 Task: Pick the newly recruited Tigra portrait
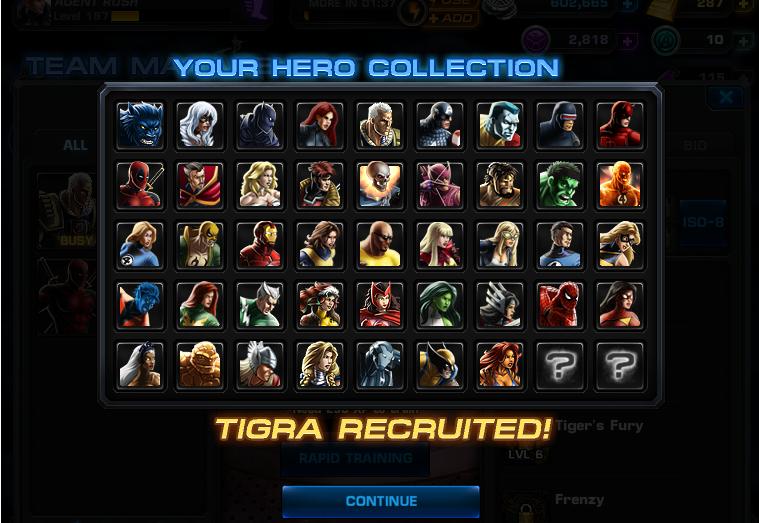point(500,366)
